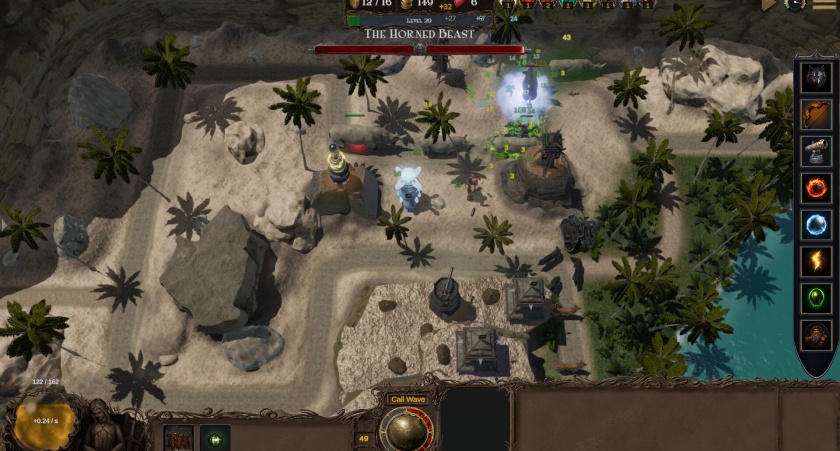Toggle game speed with the arrow button

click(770, 5)
